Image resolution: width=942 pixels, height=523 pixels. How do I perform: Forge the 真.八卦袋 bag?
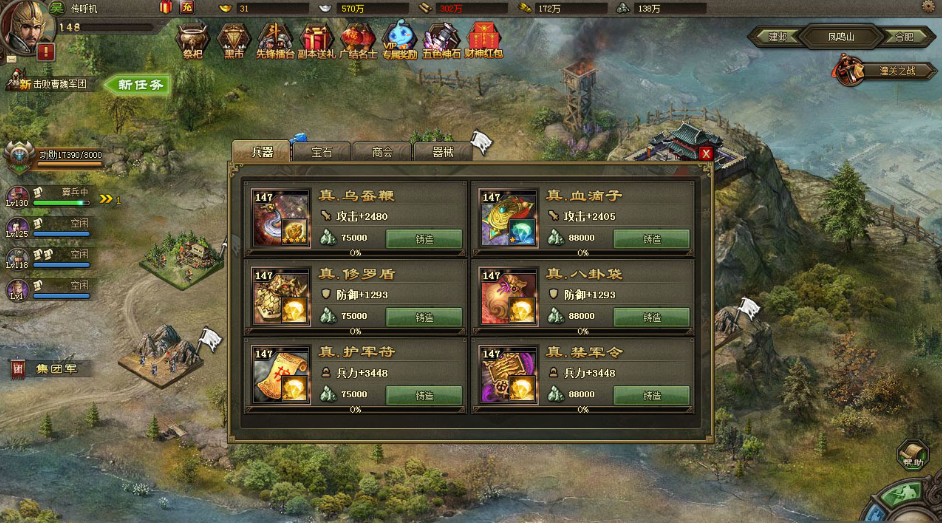point(651,316)
